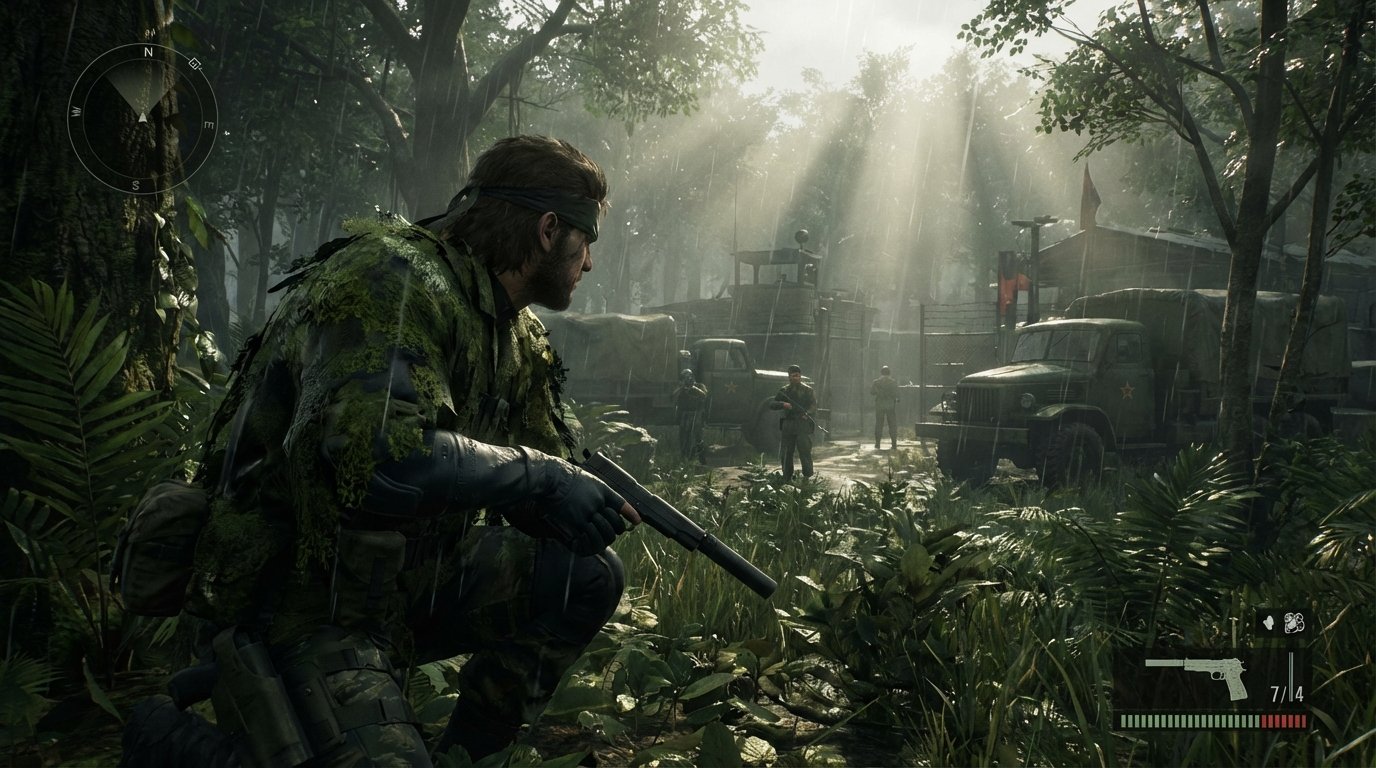Click the W marker on the compass
This screenshot has width=1376, height=768.
click(x=74, y=109)
